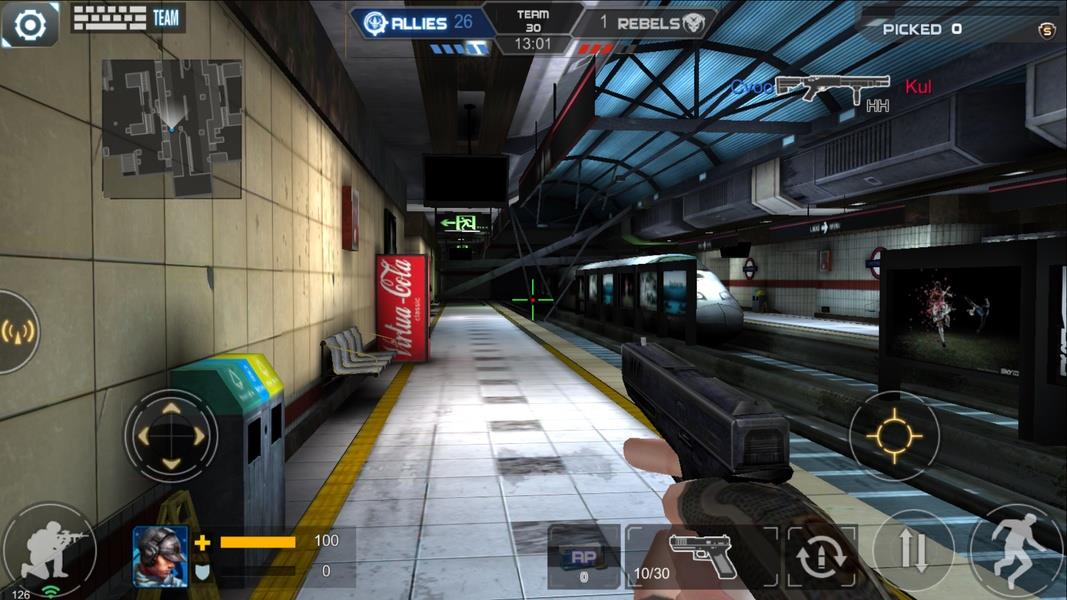Use the AP ammo item slot
1067x600 pixels.
click(584, 558)
